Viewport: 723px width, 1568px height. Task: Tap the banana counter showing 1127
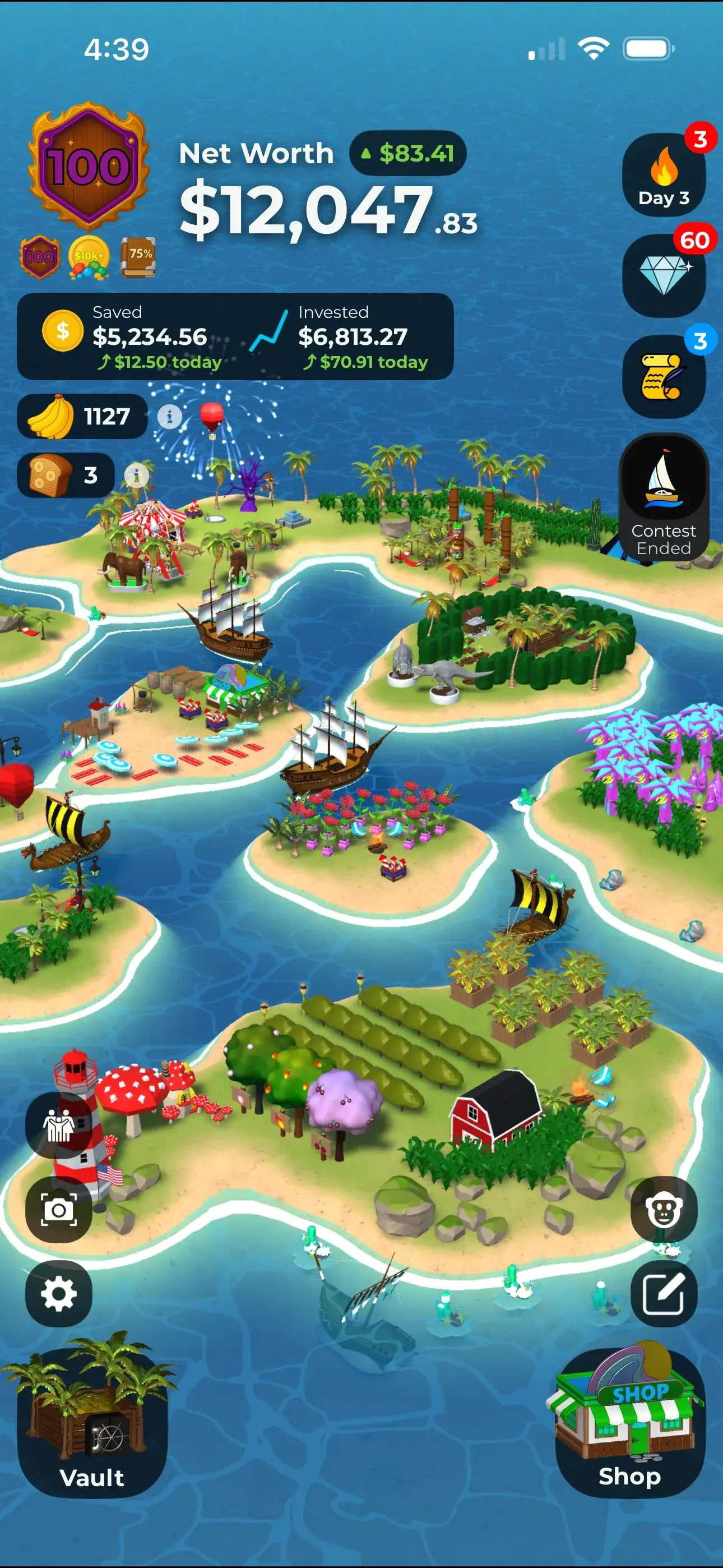(x=82, y=417)
